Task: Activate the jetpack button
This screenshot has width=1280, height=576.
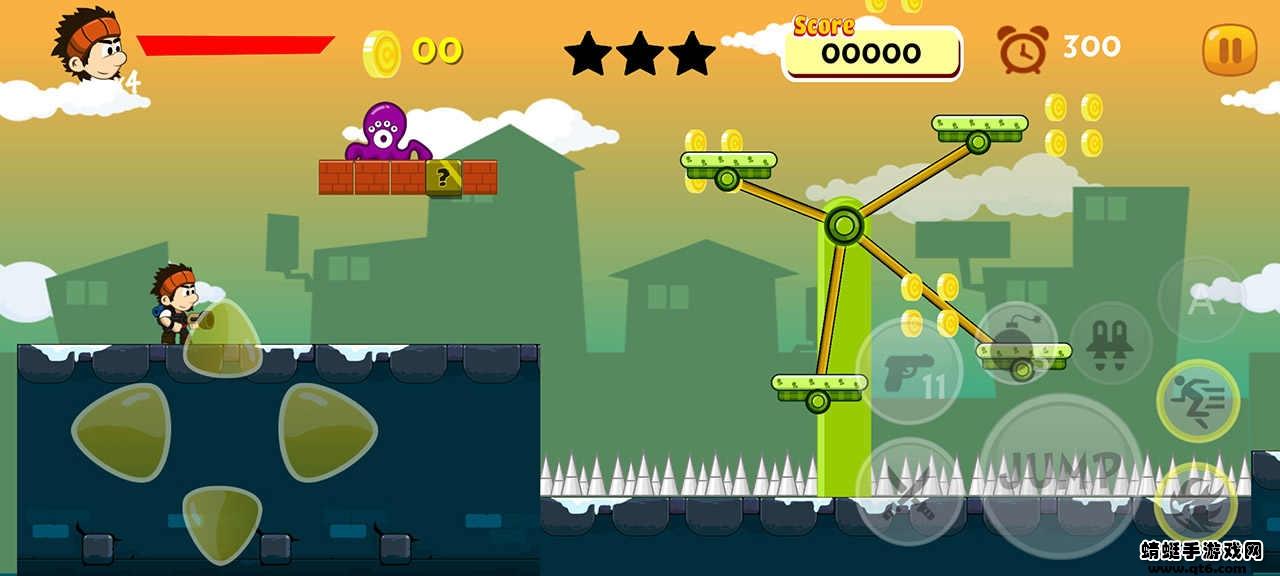Action: click(1110, 343)
